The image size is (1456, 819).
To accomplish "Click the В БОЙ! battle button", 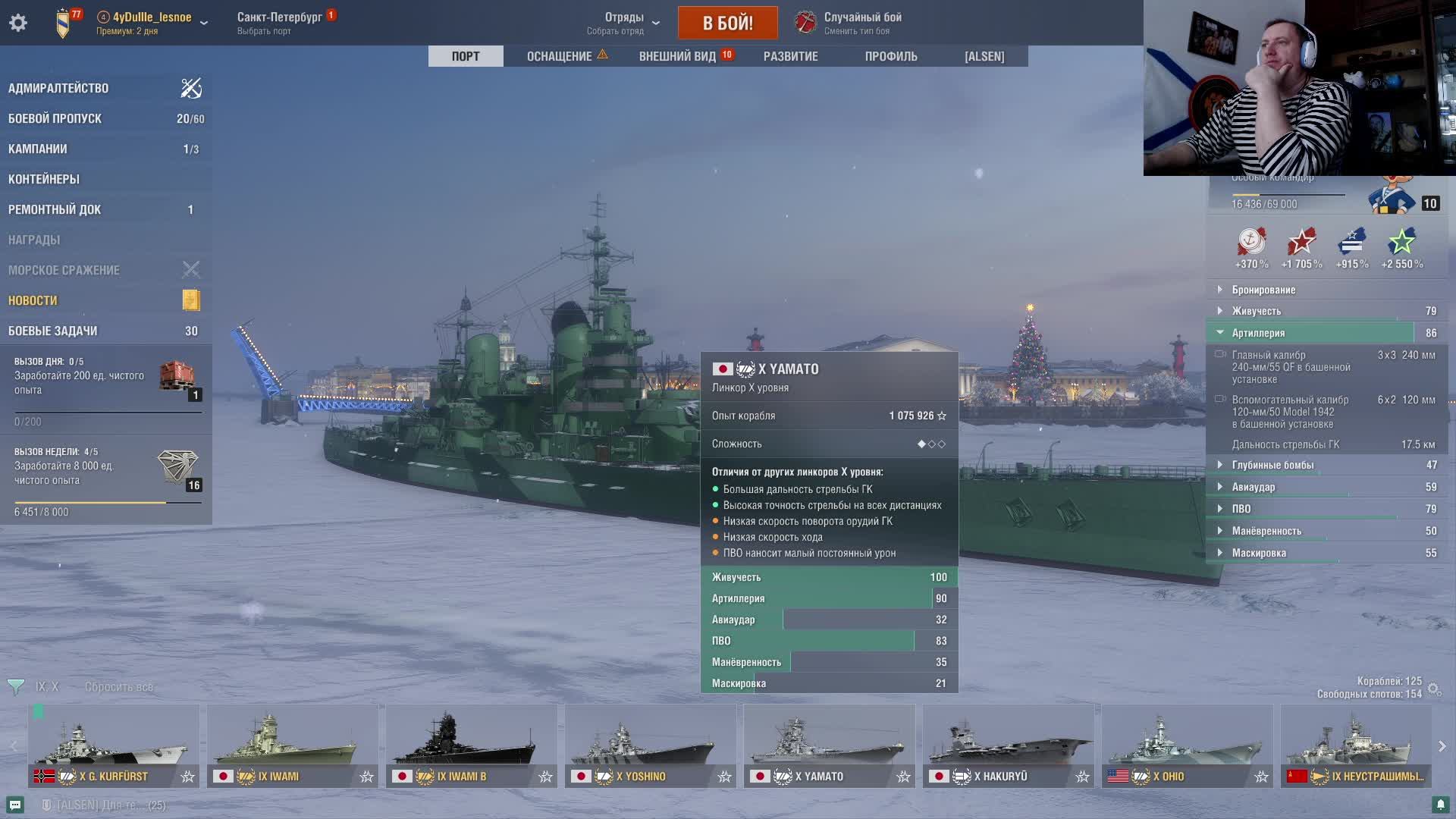I will (x=727, y=23).
